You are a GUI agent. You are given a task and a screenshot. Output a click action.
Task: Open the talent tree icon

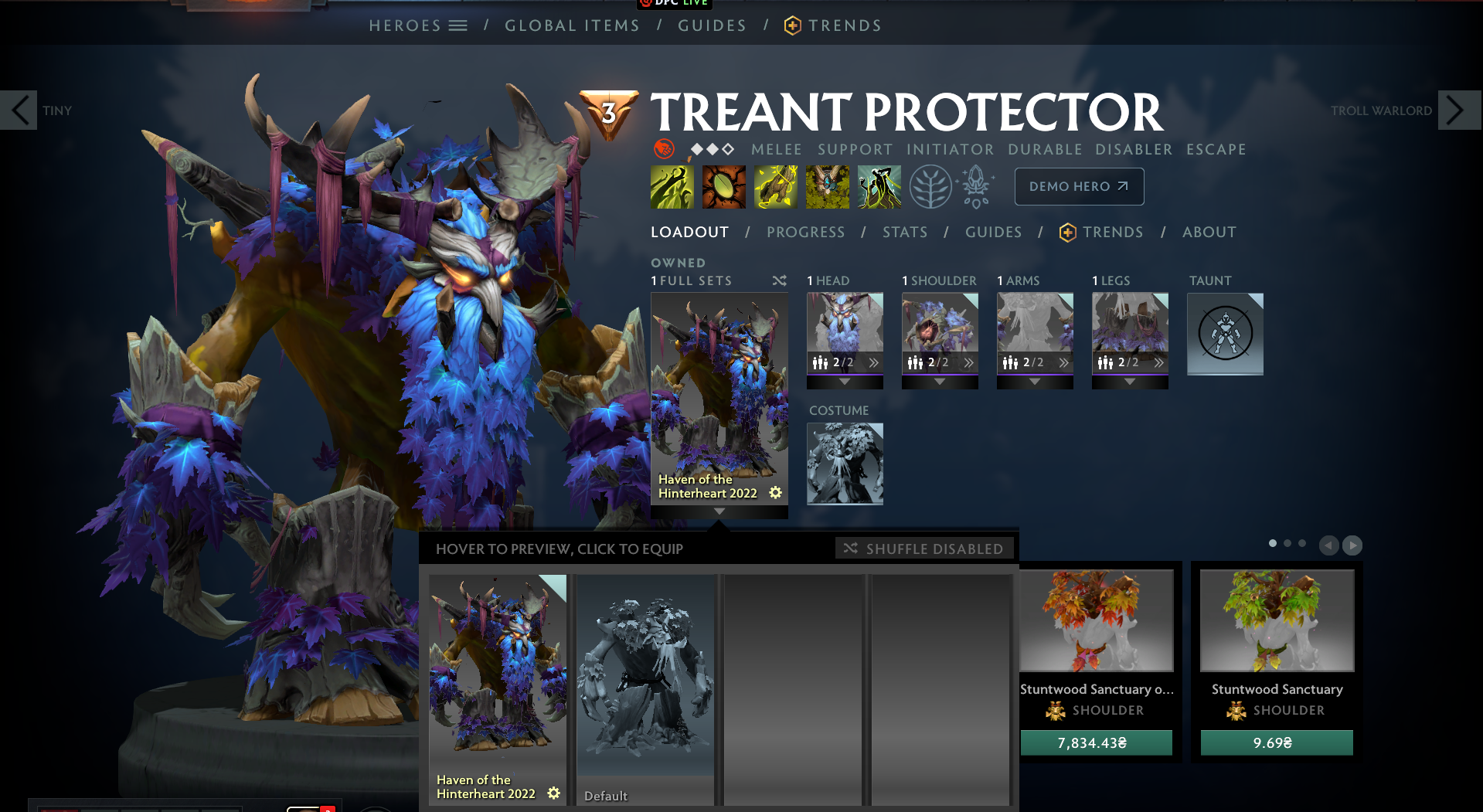coord(931,186)
